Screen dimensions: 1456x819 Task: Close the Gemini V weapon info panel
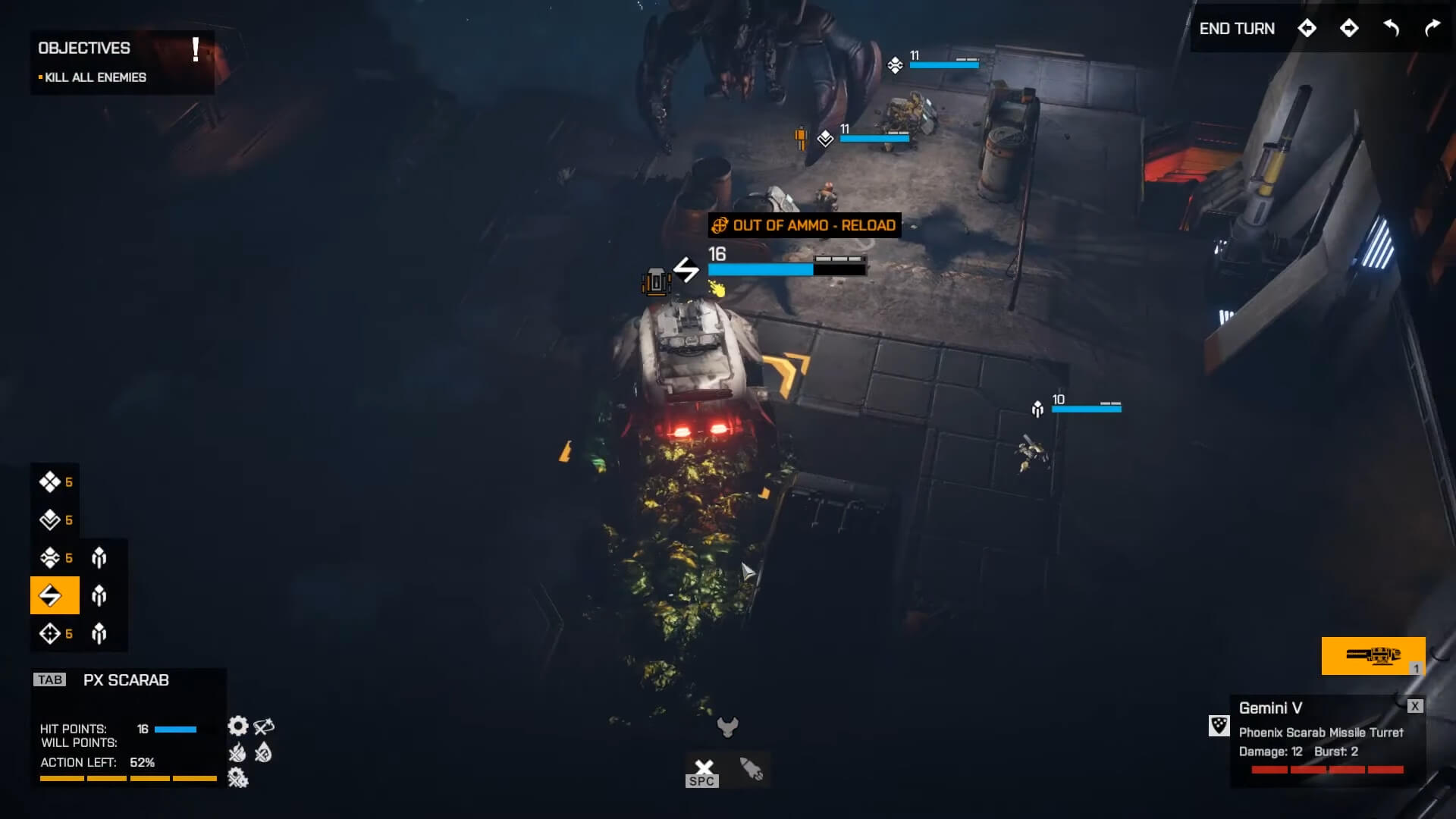tap(1415, 706)
